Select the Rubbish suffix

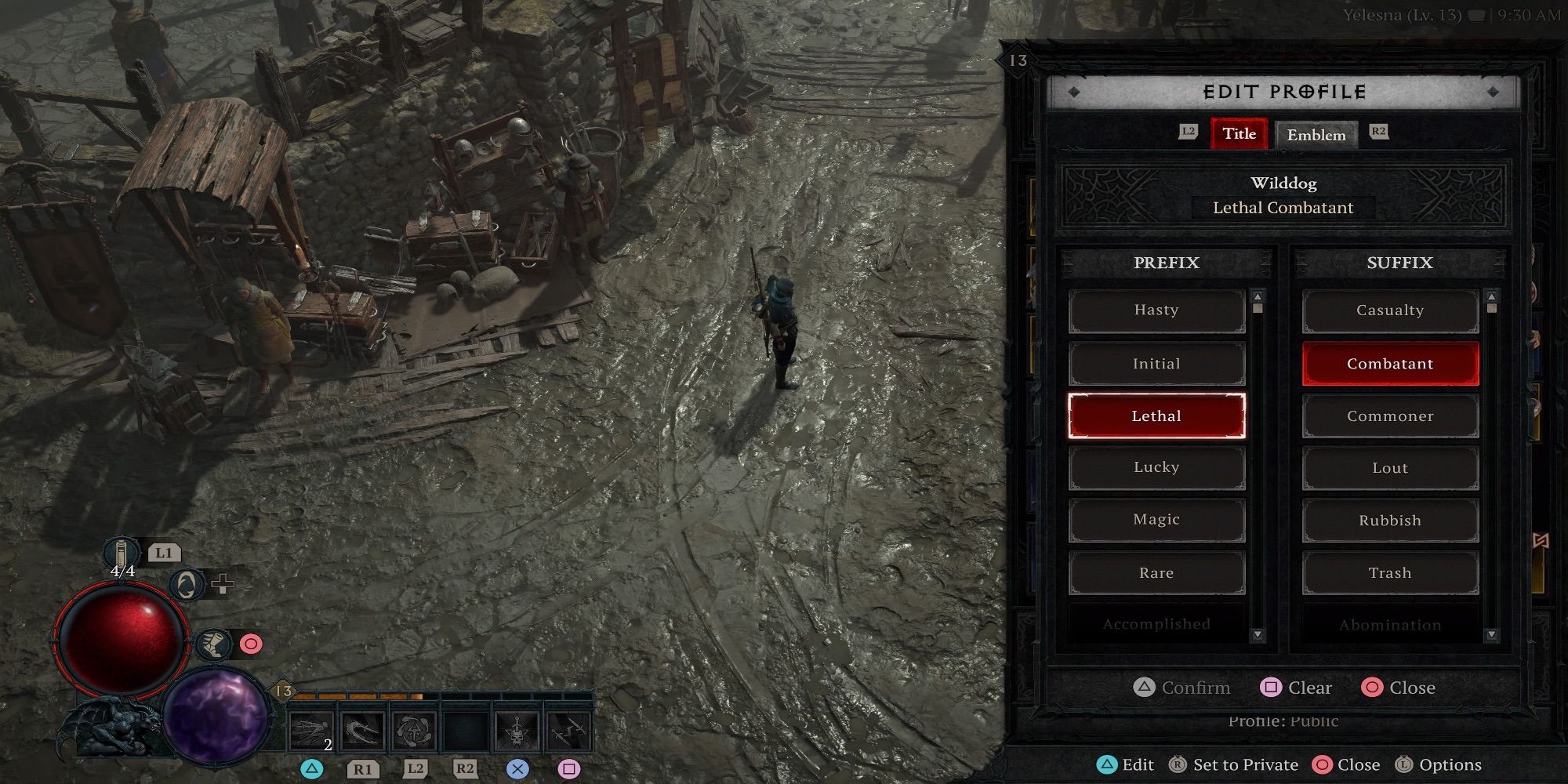pos(1390,520)
